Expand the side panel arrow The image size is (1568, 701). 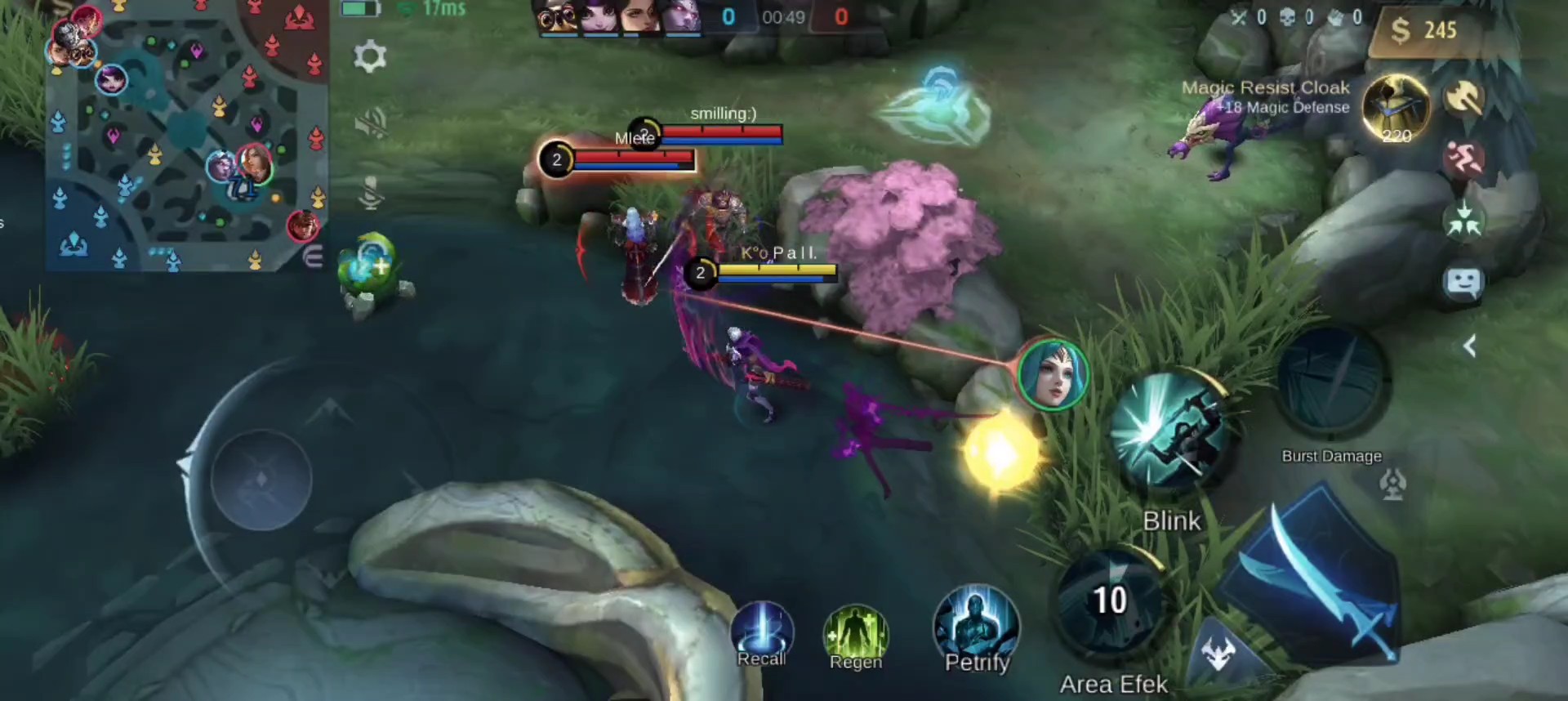(x=1469, y=346)
